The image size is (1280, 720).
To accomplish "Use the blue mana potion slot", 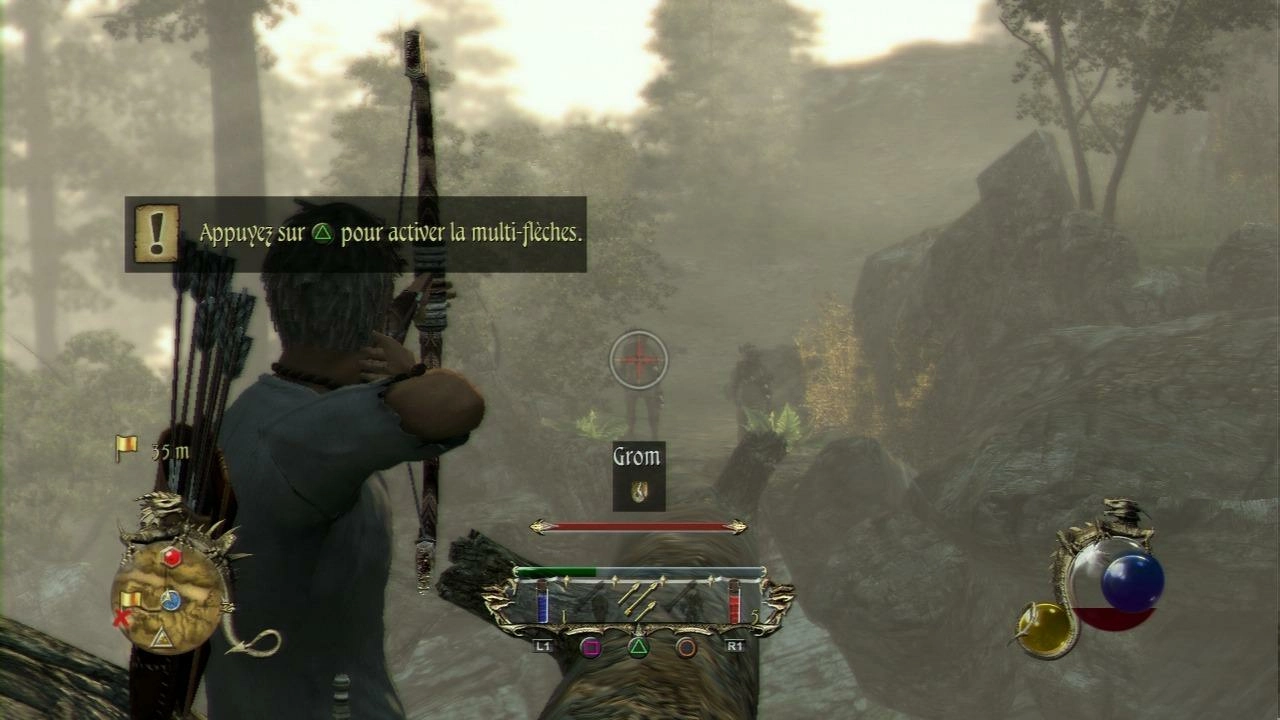I will (543, 604).
